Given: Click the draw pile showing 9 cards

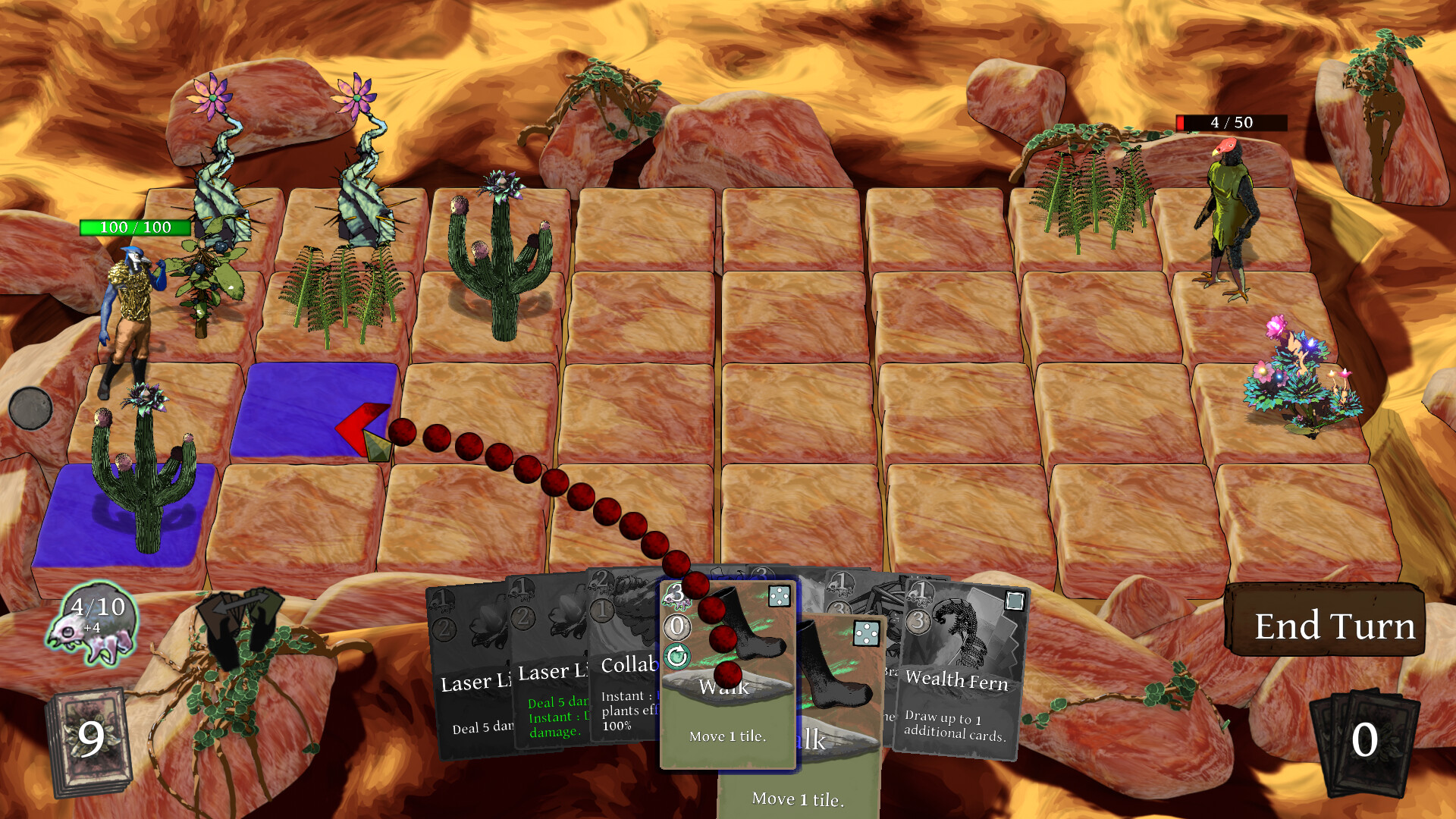Looking at the screenshot, I should (91, 739).
